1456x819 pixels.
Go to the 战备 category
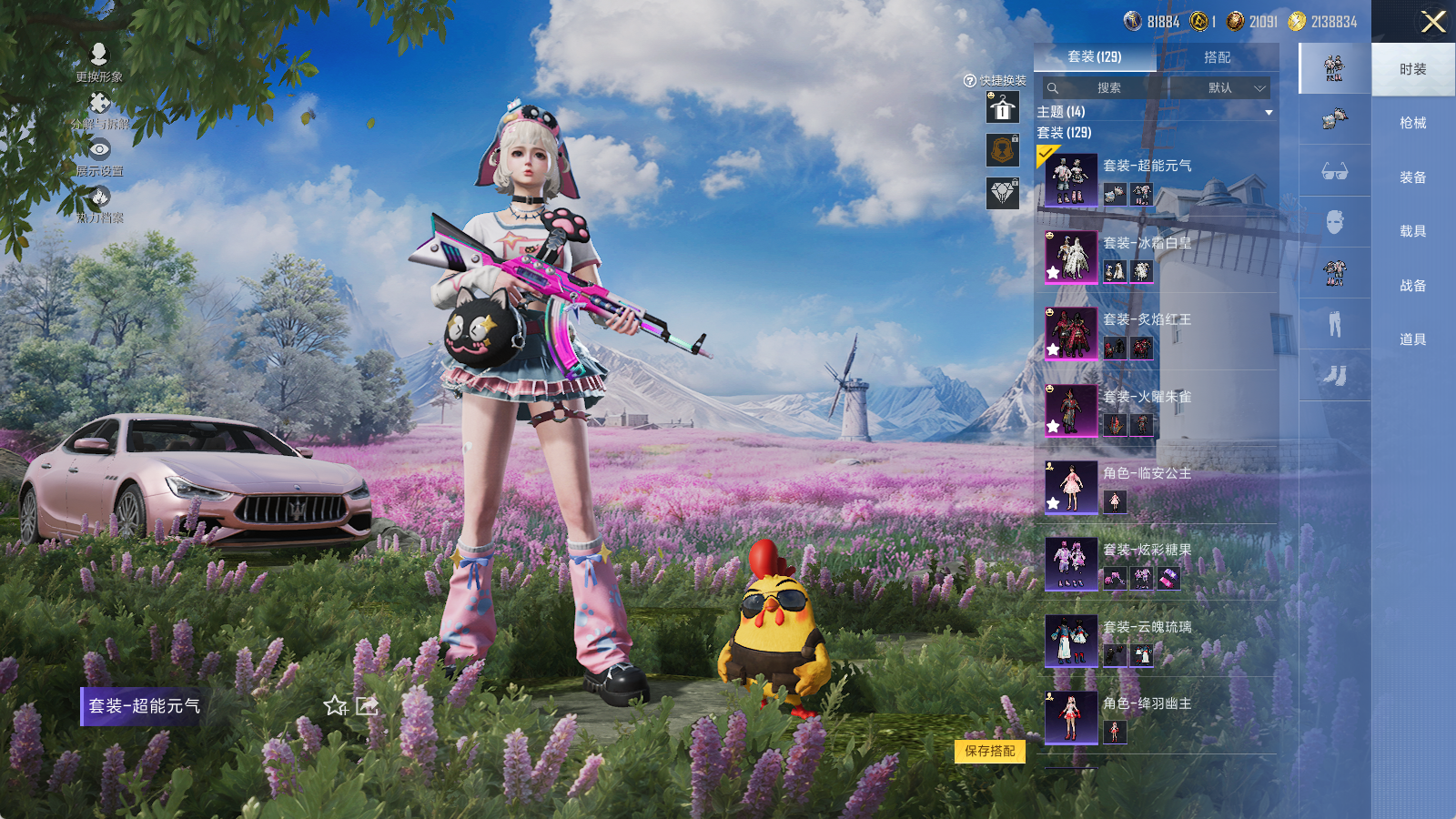(x=1412, y=286)
